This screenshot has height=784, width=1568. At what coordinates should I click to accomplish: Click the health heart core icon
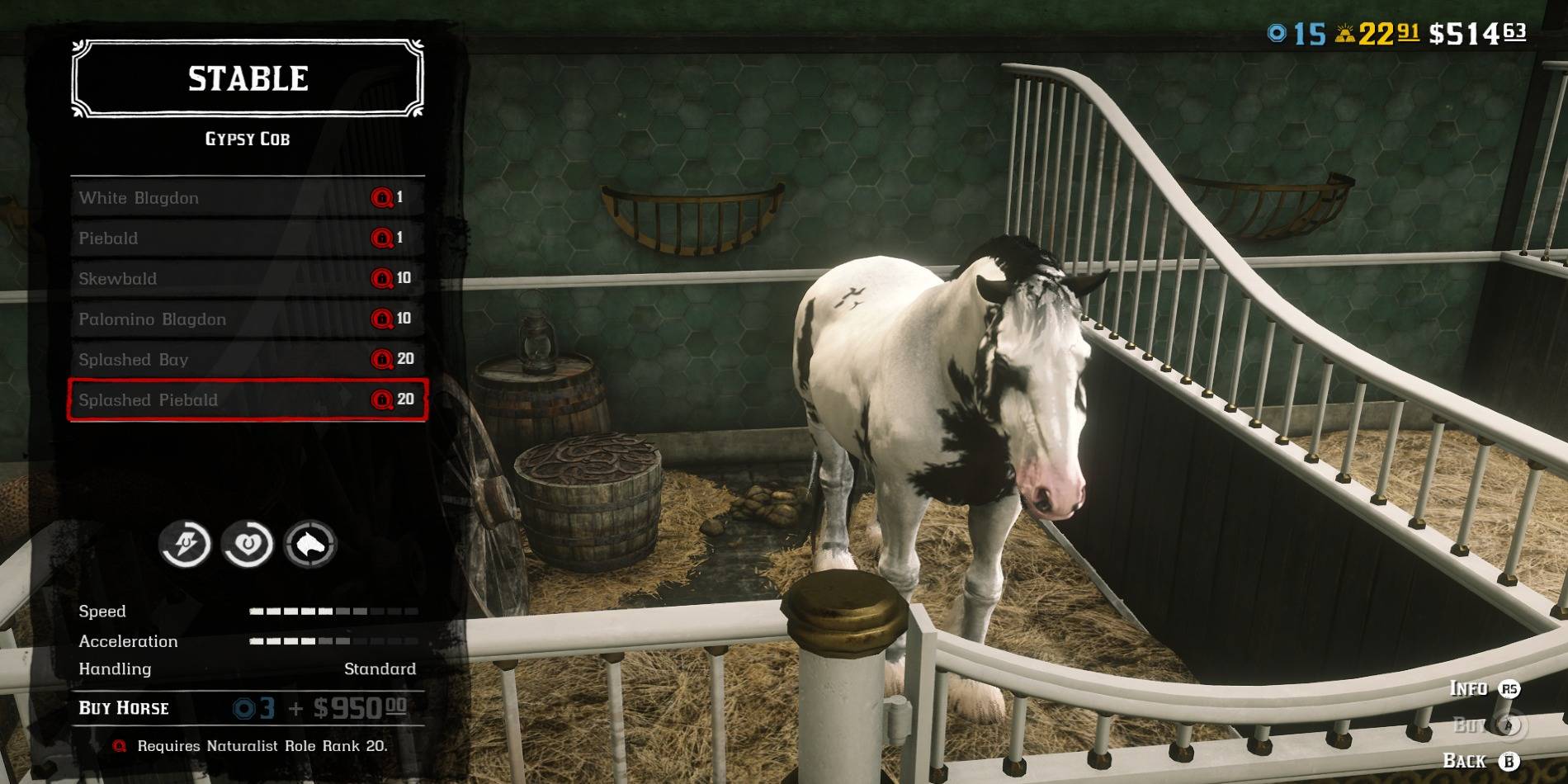point(248,544)
